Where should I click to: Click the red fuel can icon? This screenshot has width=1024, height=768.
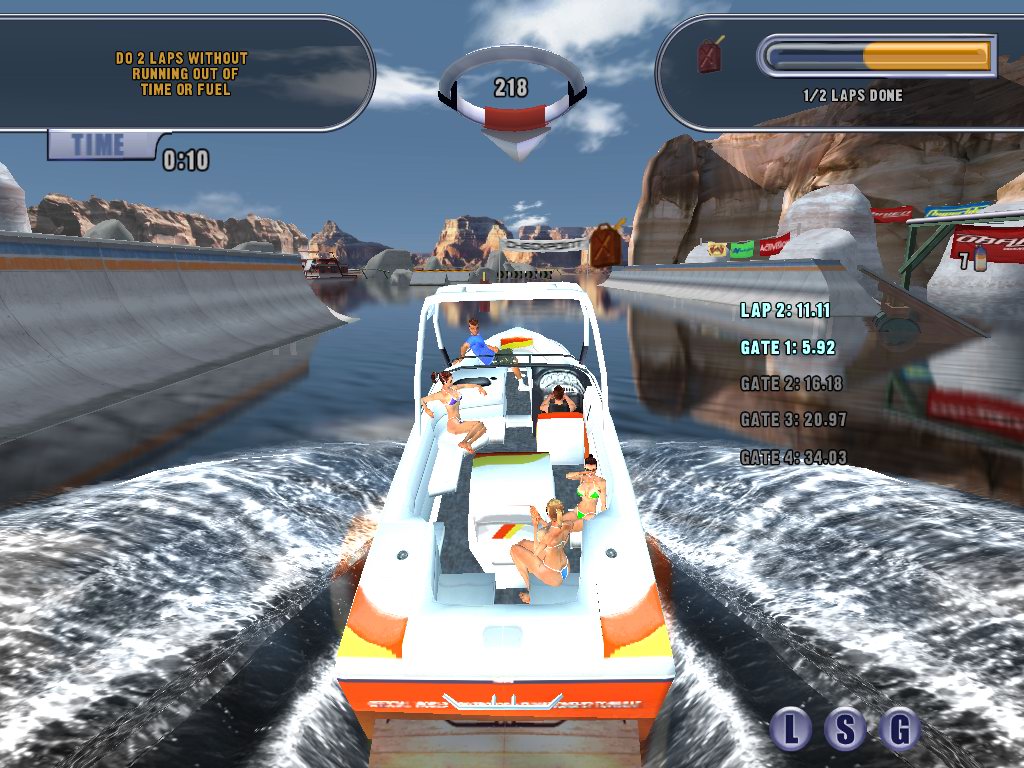click(x=711, y=55)
